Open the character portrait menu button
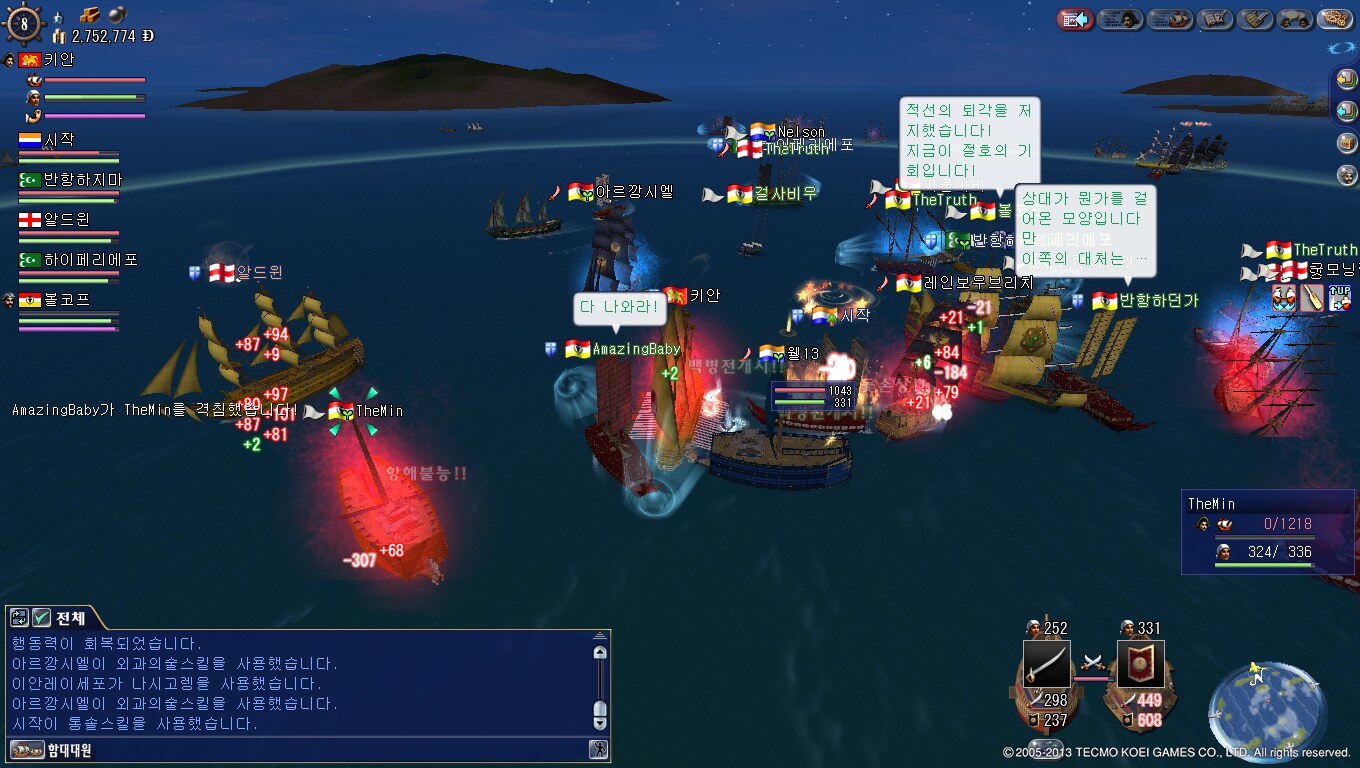This screenshot has height=768, width=1360. (1120, 19)
